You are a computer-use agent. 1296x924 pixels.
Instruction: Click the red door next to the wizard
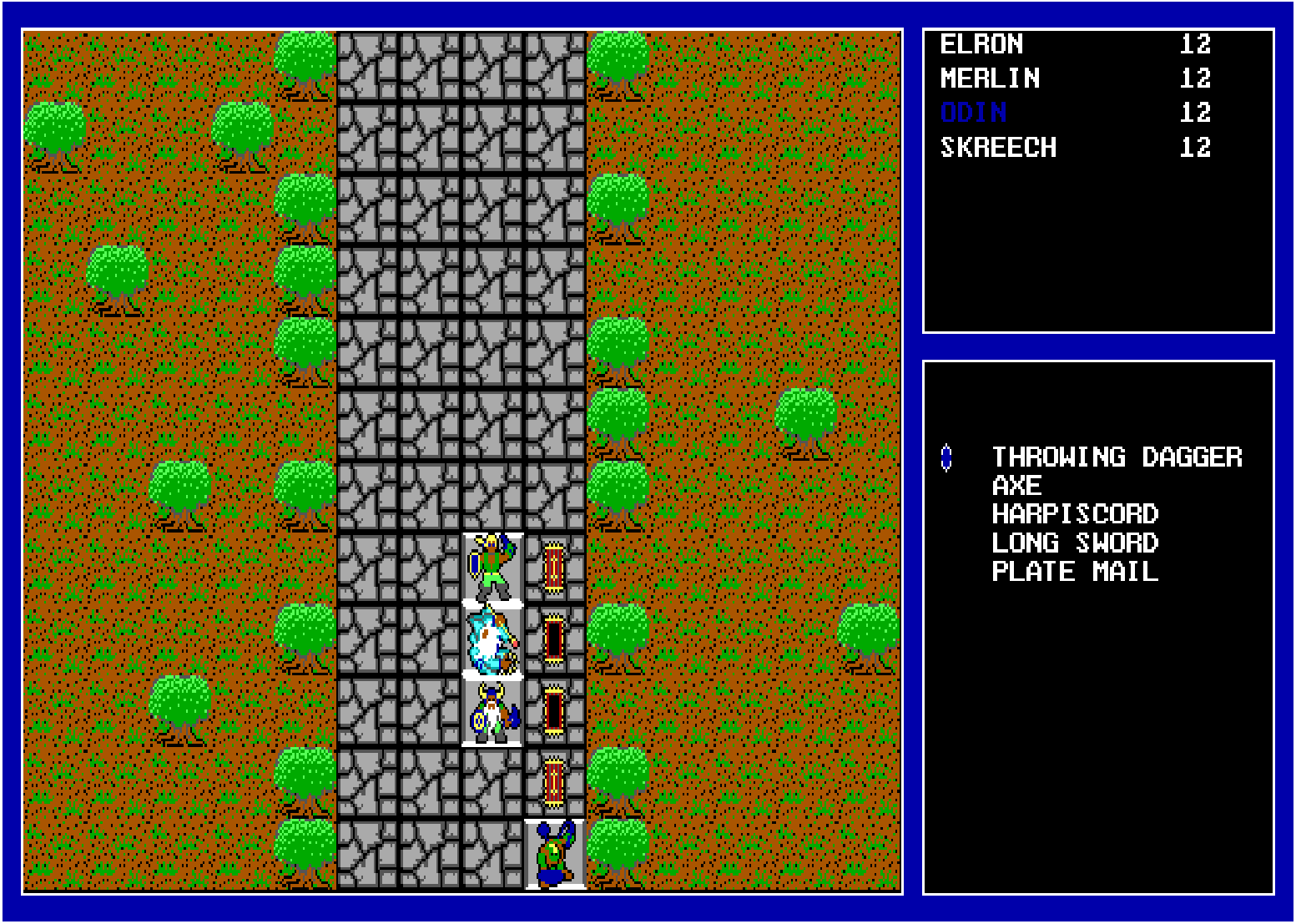552,639
